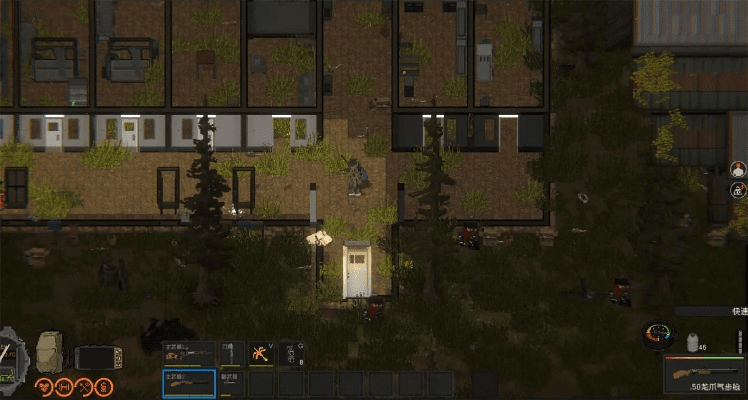748x400 pixels.
Task: Select the secondary weapon slot
Action: [231, 382]
